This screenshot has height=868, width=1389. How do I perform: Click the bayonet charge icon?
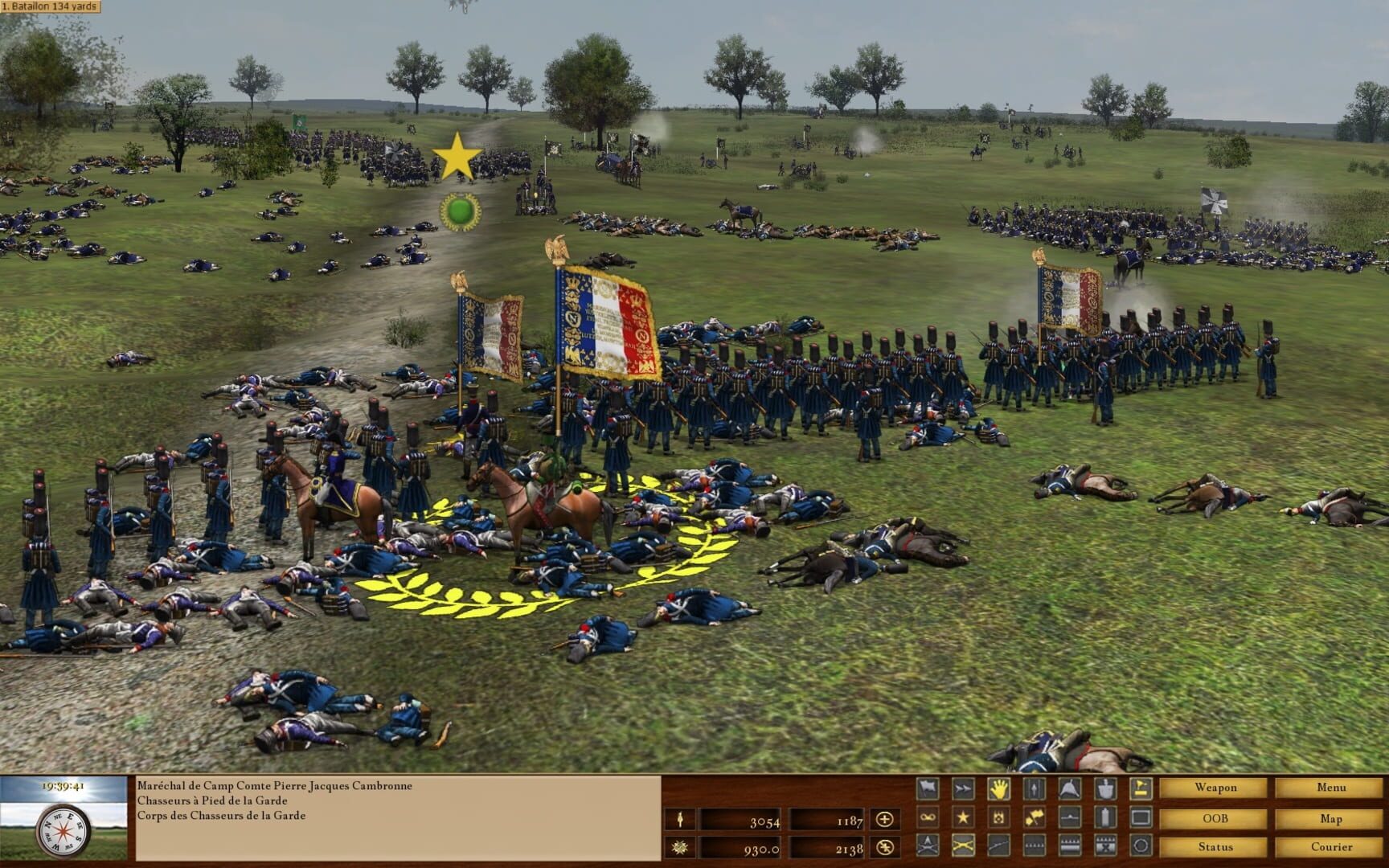pos(927,846)
